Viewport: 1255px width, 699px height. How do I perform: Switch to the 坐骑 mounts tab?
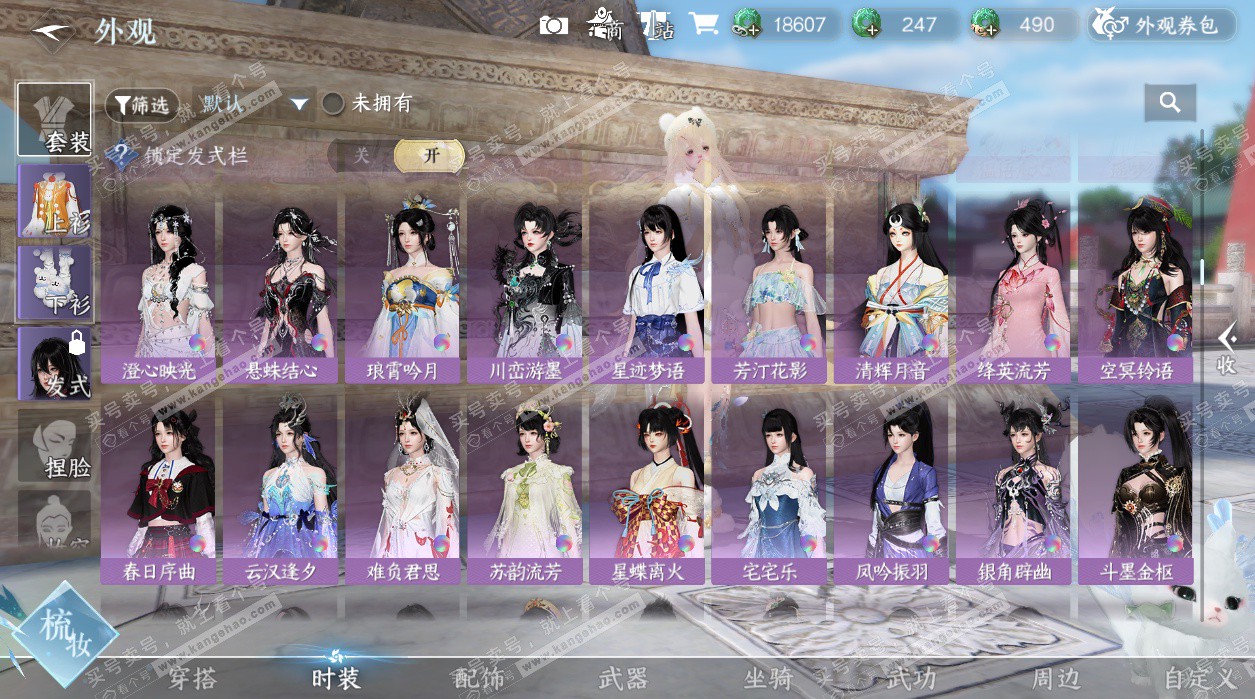[x=768, y=679]
